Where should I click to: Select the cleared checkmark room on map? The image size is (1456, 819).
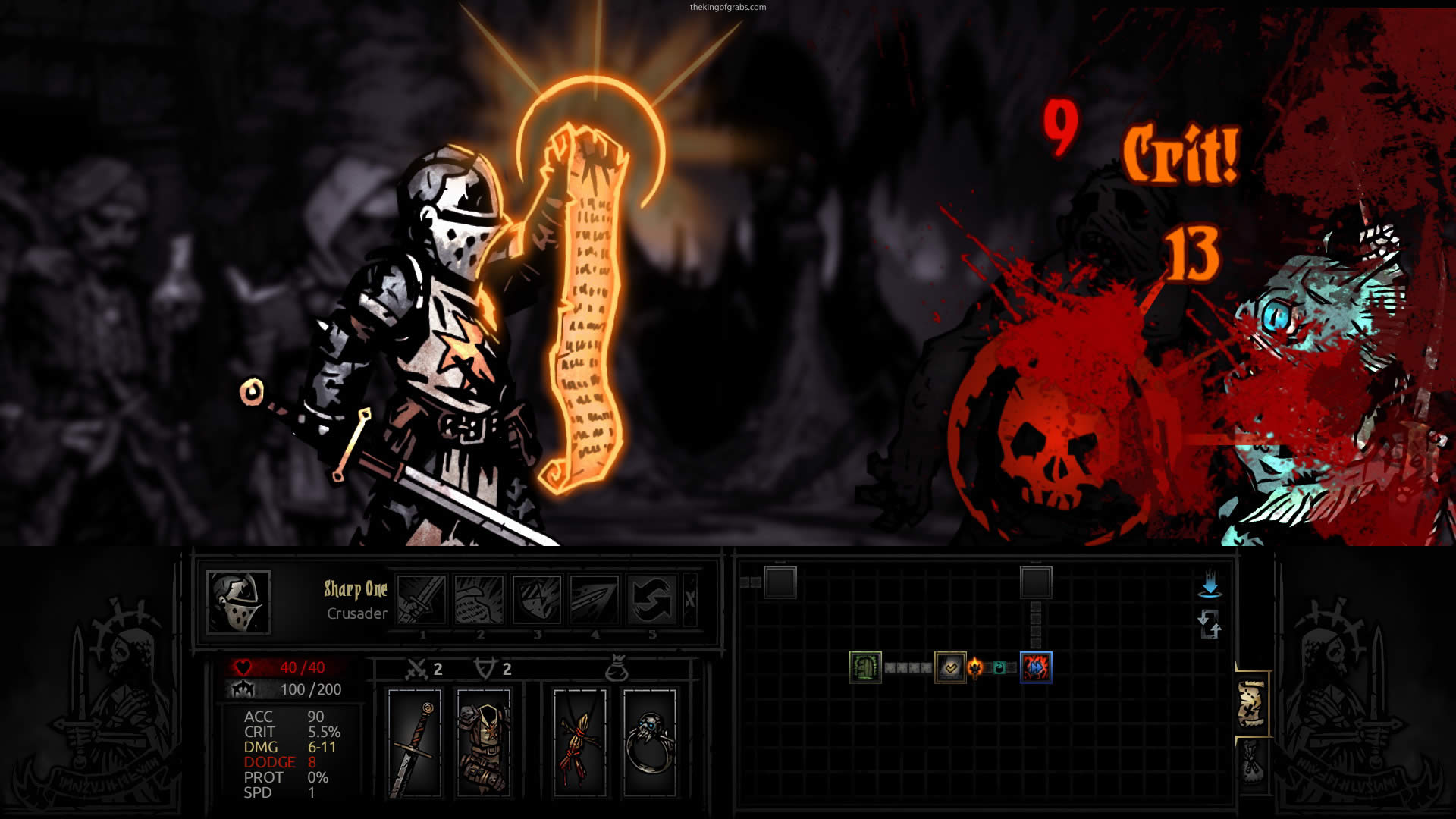[x=950, y=667]
